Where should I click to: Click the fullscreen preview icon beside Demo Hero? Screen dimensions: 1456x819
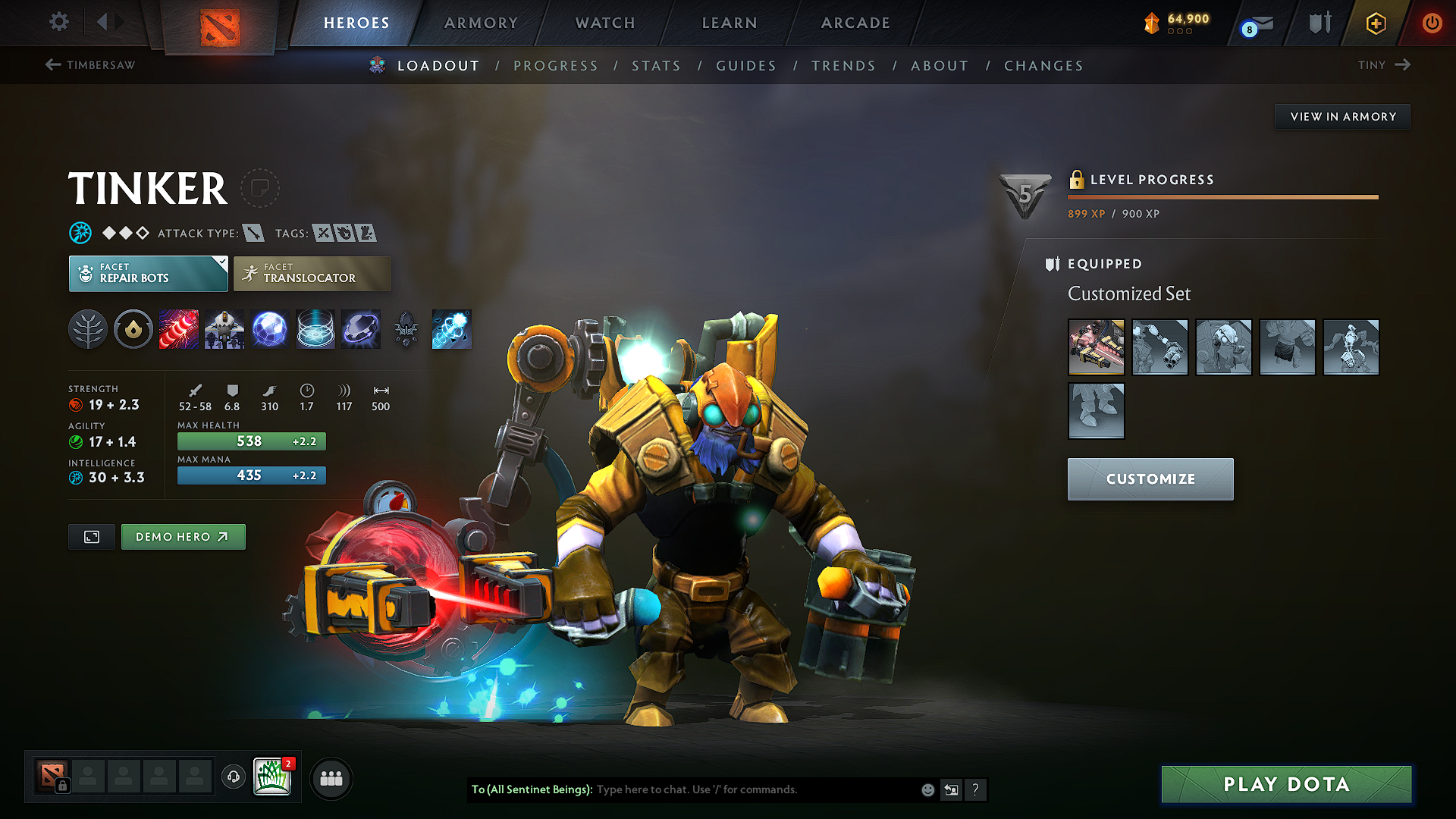pyautogui.click(x=91, y=537)
